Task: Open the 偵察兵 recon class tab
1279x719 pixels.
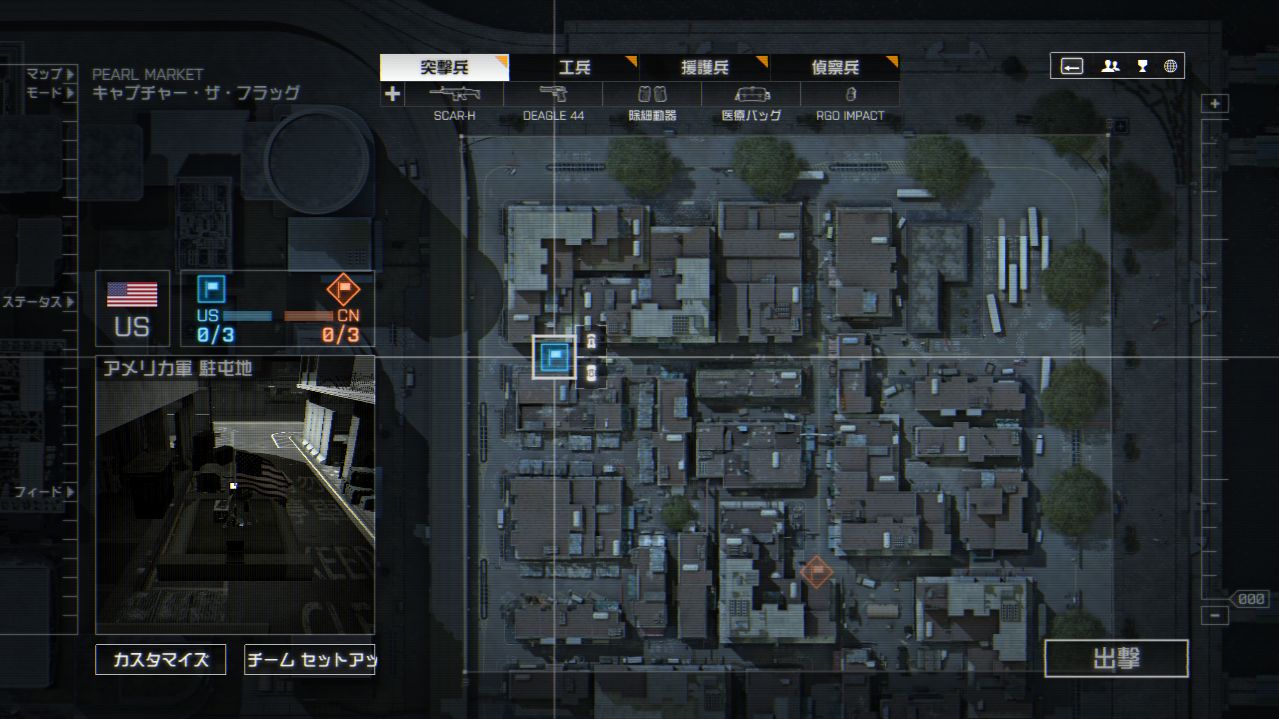Action: click(x=835, y=68)
